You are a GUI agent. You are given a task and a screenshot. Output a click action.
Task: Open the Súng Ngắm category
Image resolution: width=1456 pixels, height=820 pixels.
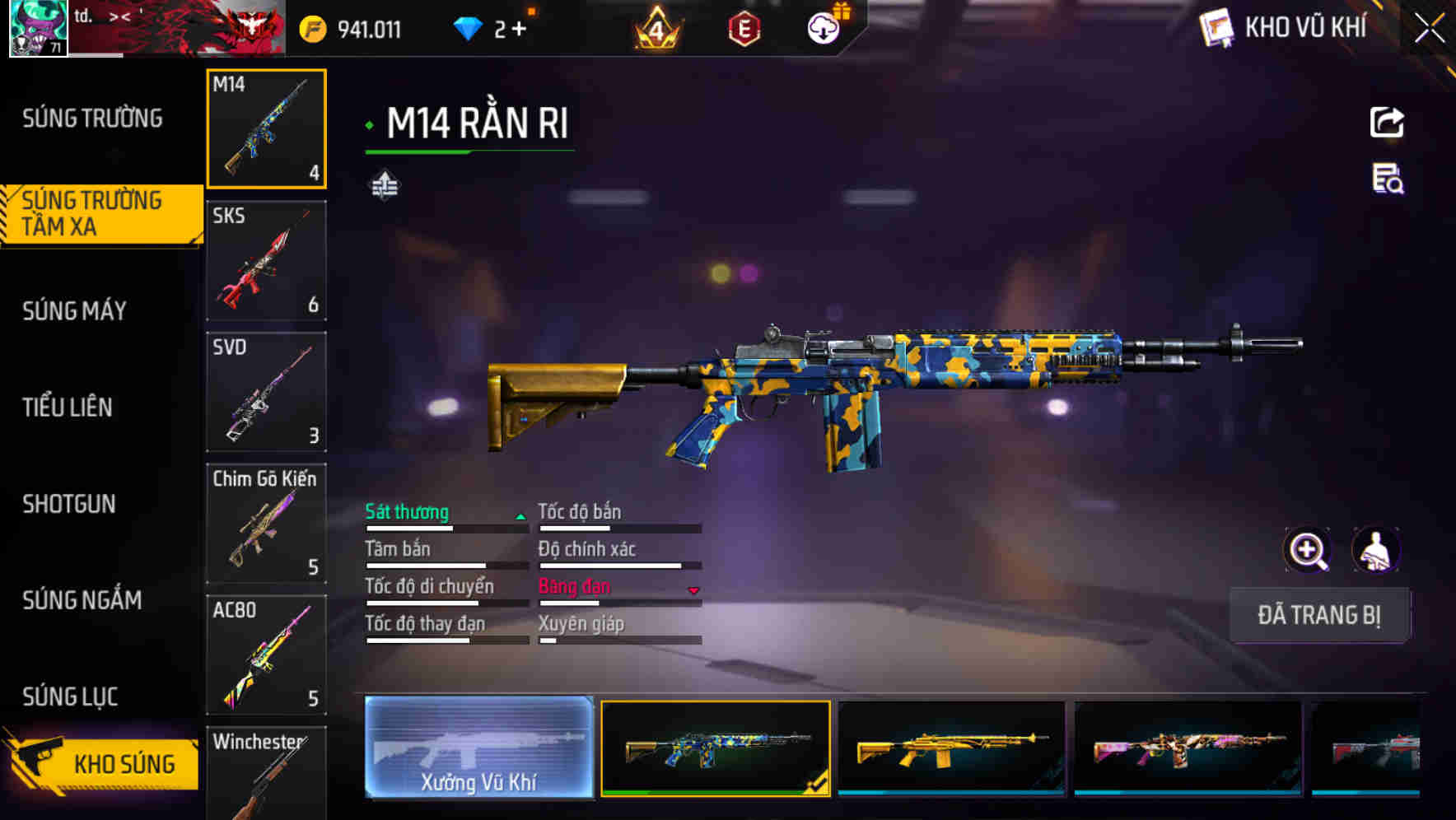tap(82, 600)
